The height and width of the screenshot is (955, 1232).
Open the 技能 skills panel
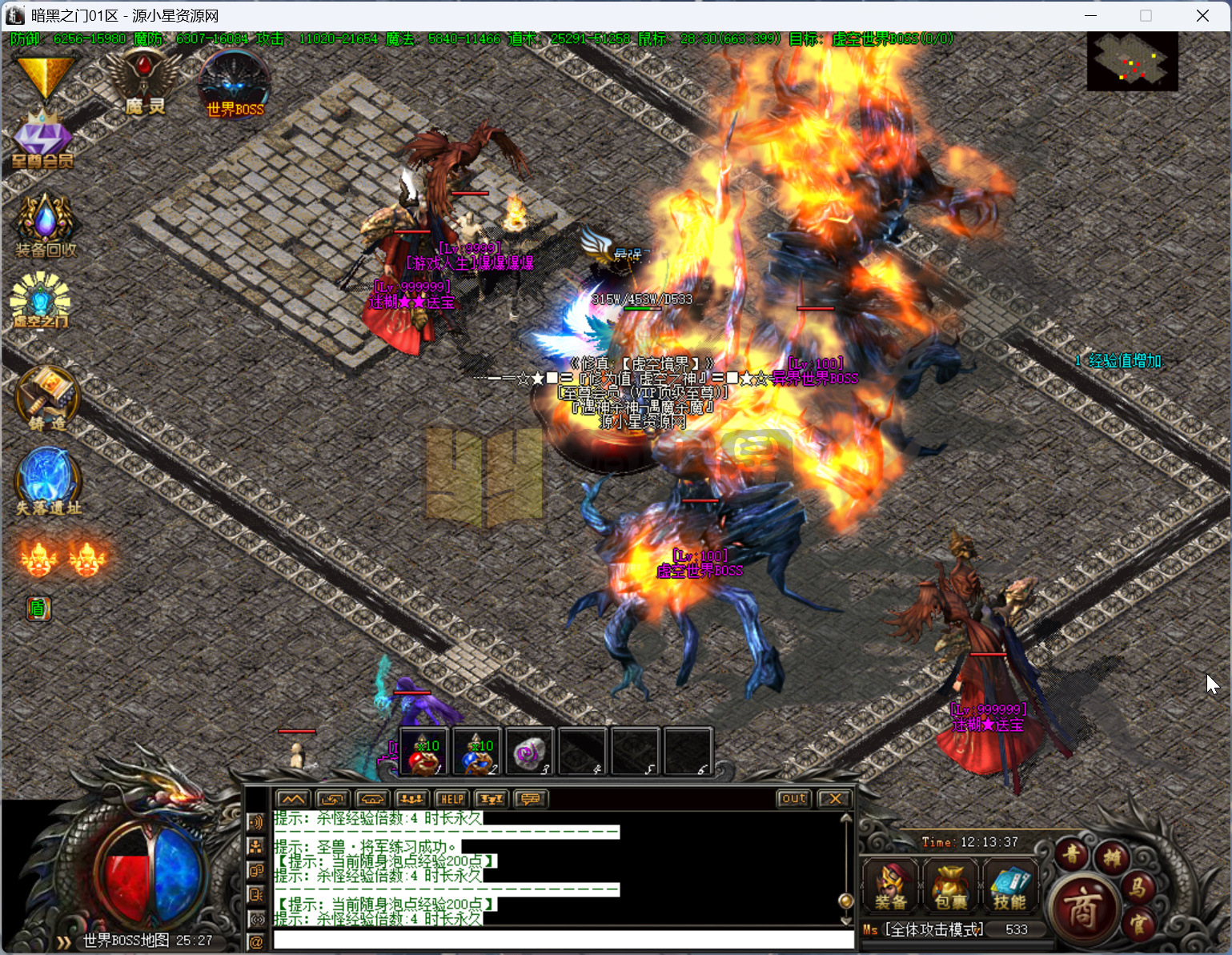pos(1009,886)
